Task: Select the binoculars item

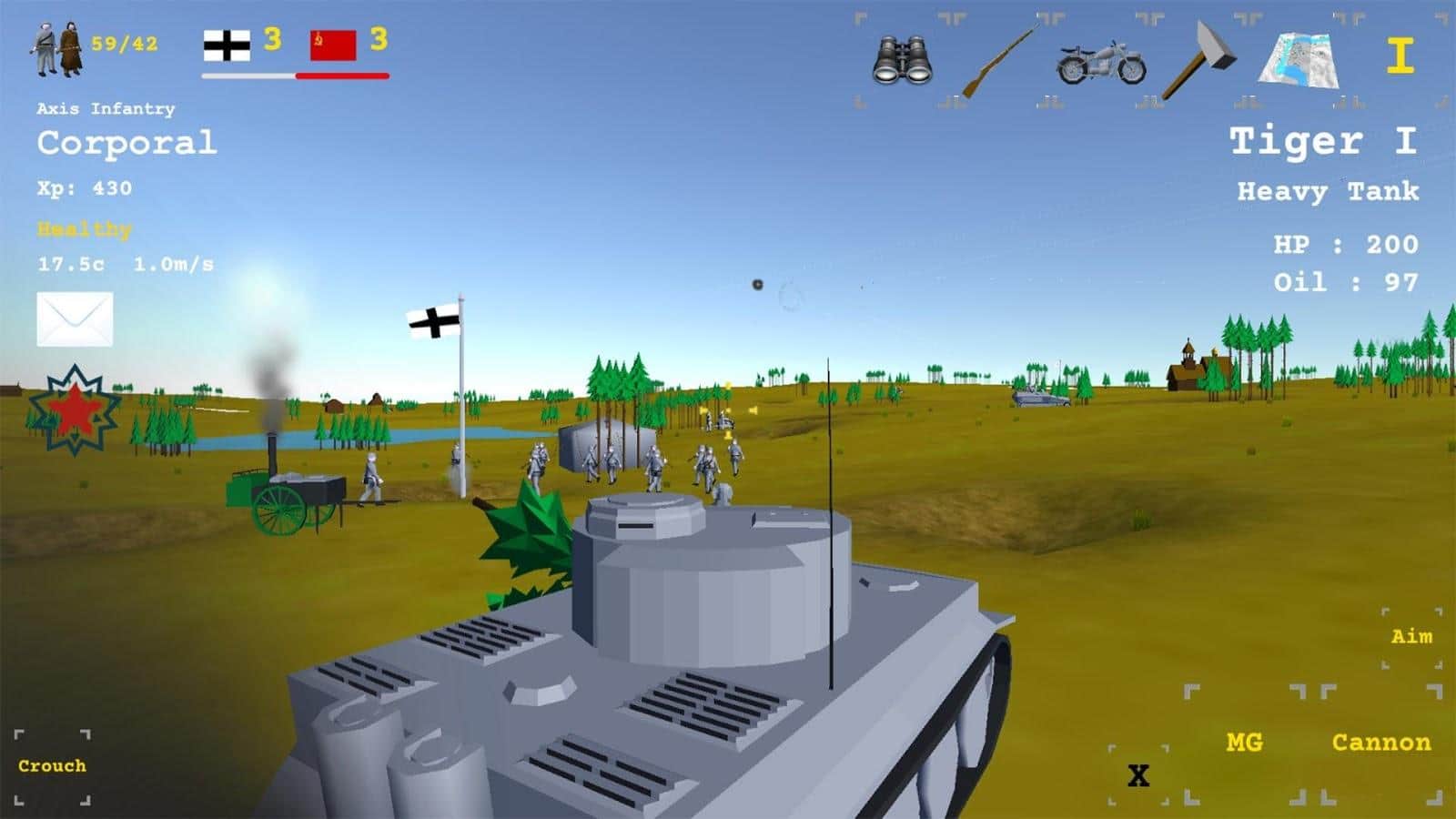Action: pos(903,57)
